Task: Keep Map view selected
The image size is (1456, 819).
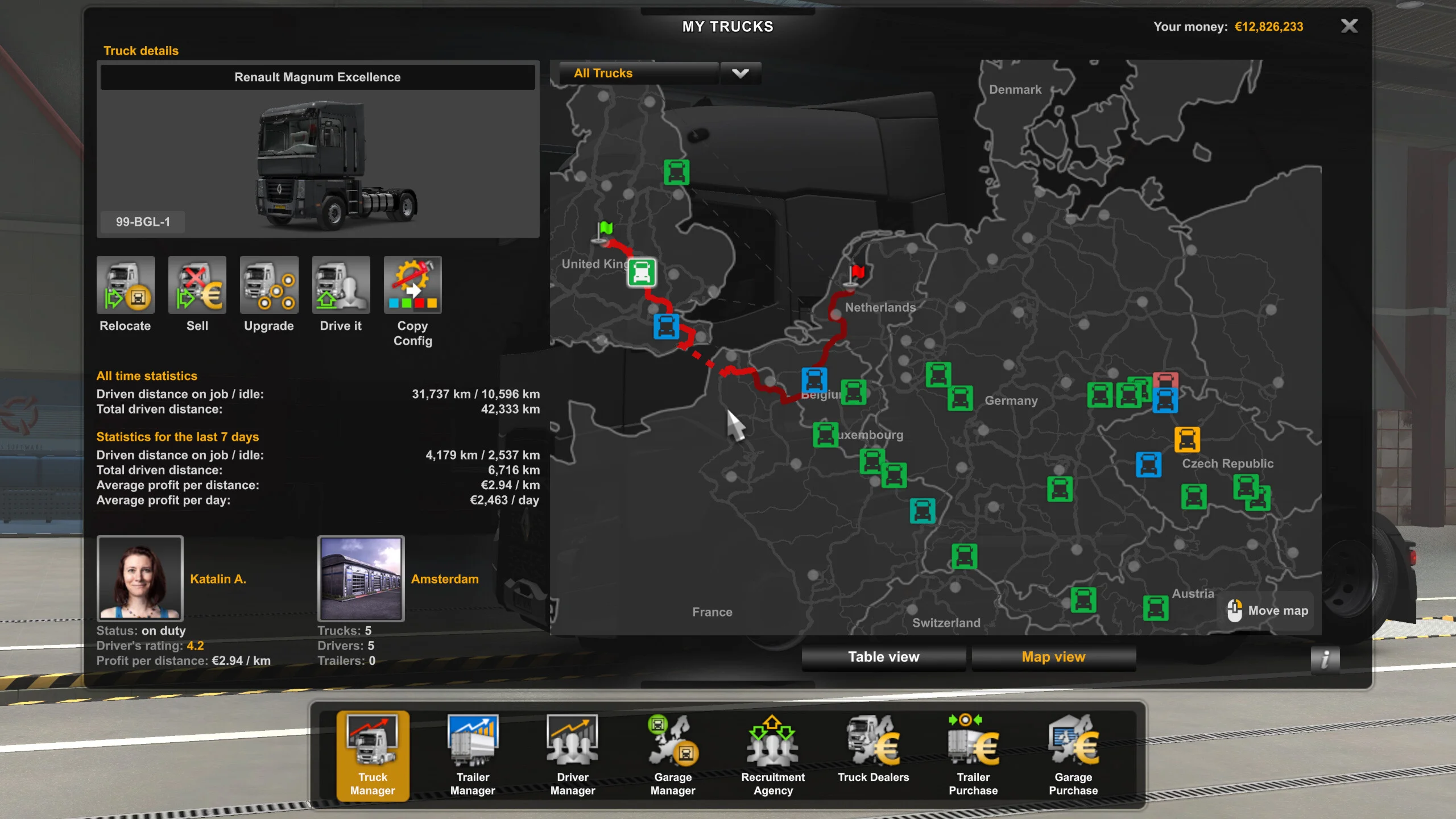Action: pyautogui.click(x=1053, y=657)
